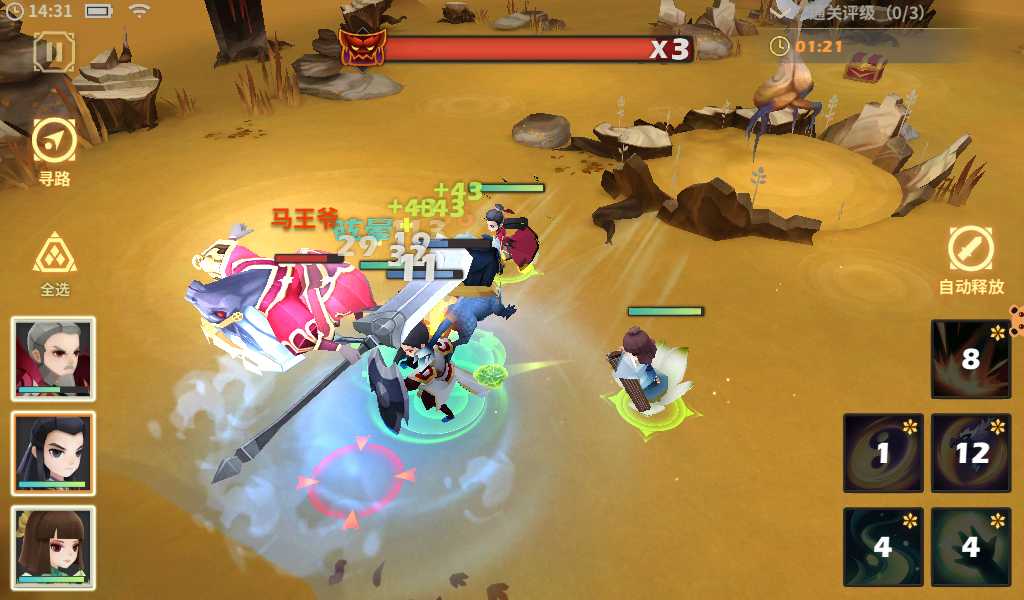Cast the green wavy mist skill

[882, 547]
